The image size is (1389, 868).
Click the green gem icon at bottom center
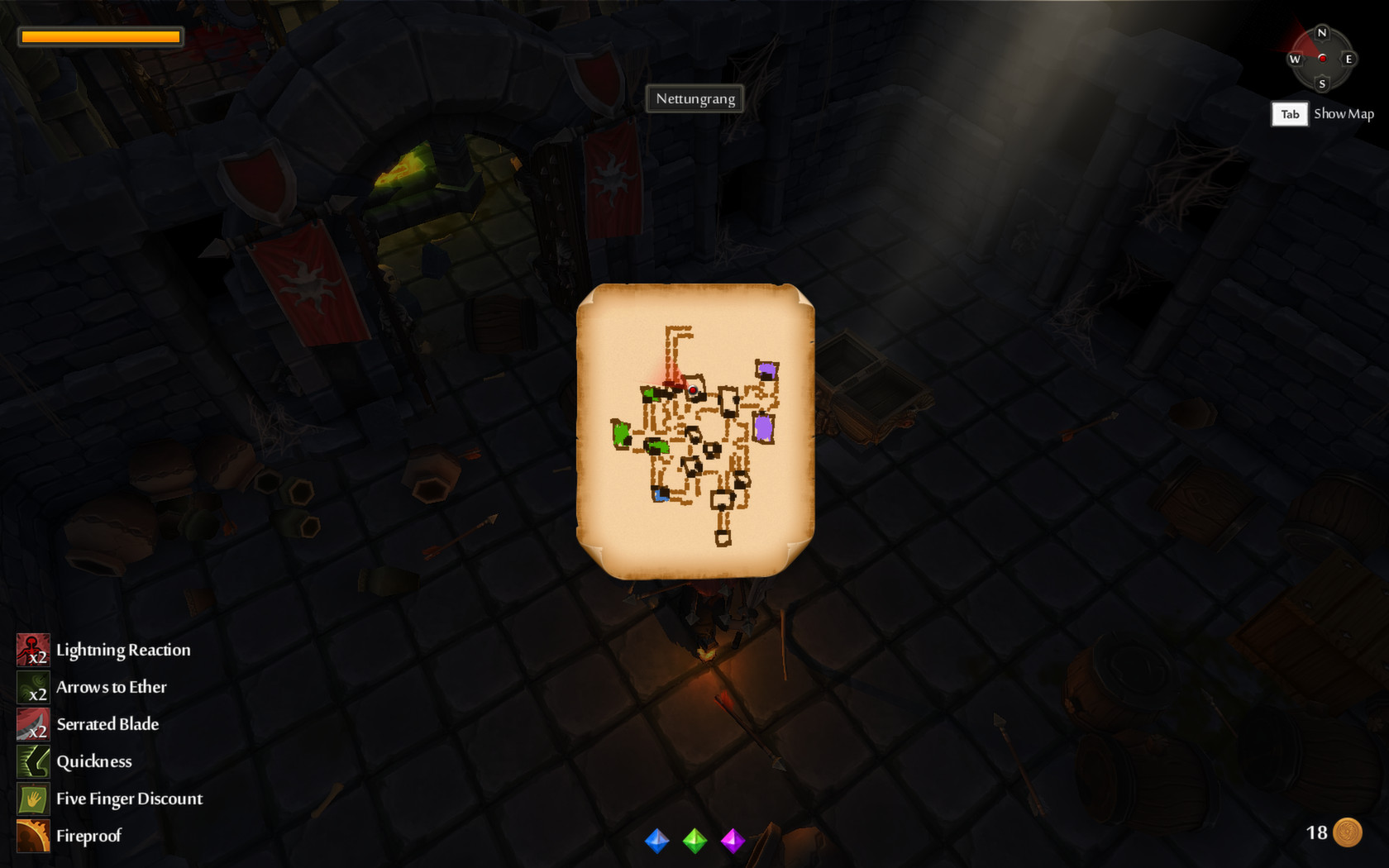tap(694, 841)
